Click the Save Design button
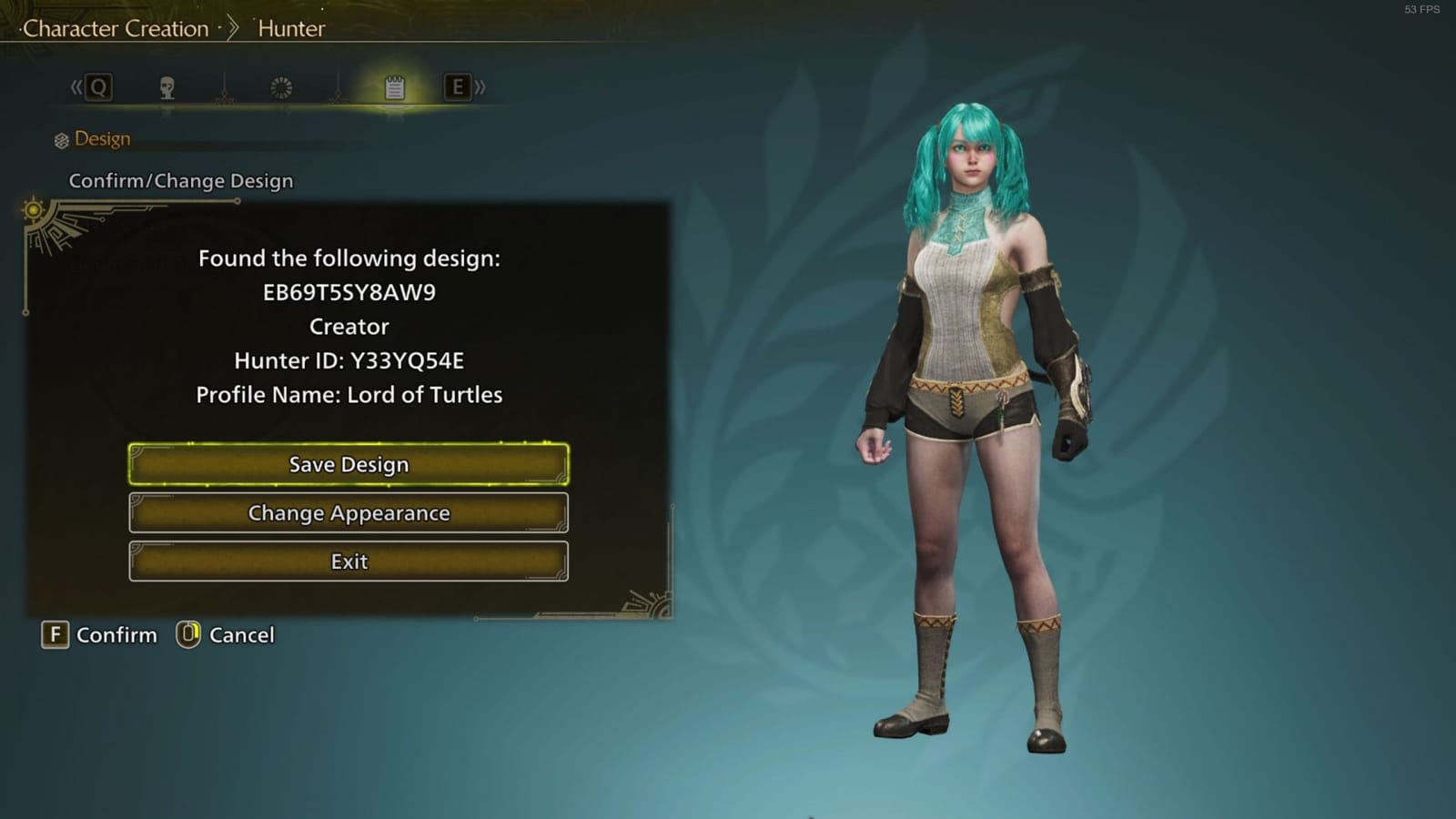The width and height of the screenshot is (1456, 819). (349, 464)
